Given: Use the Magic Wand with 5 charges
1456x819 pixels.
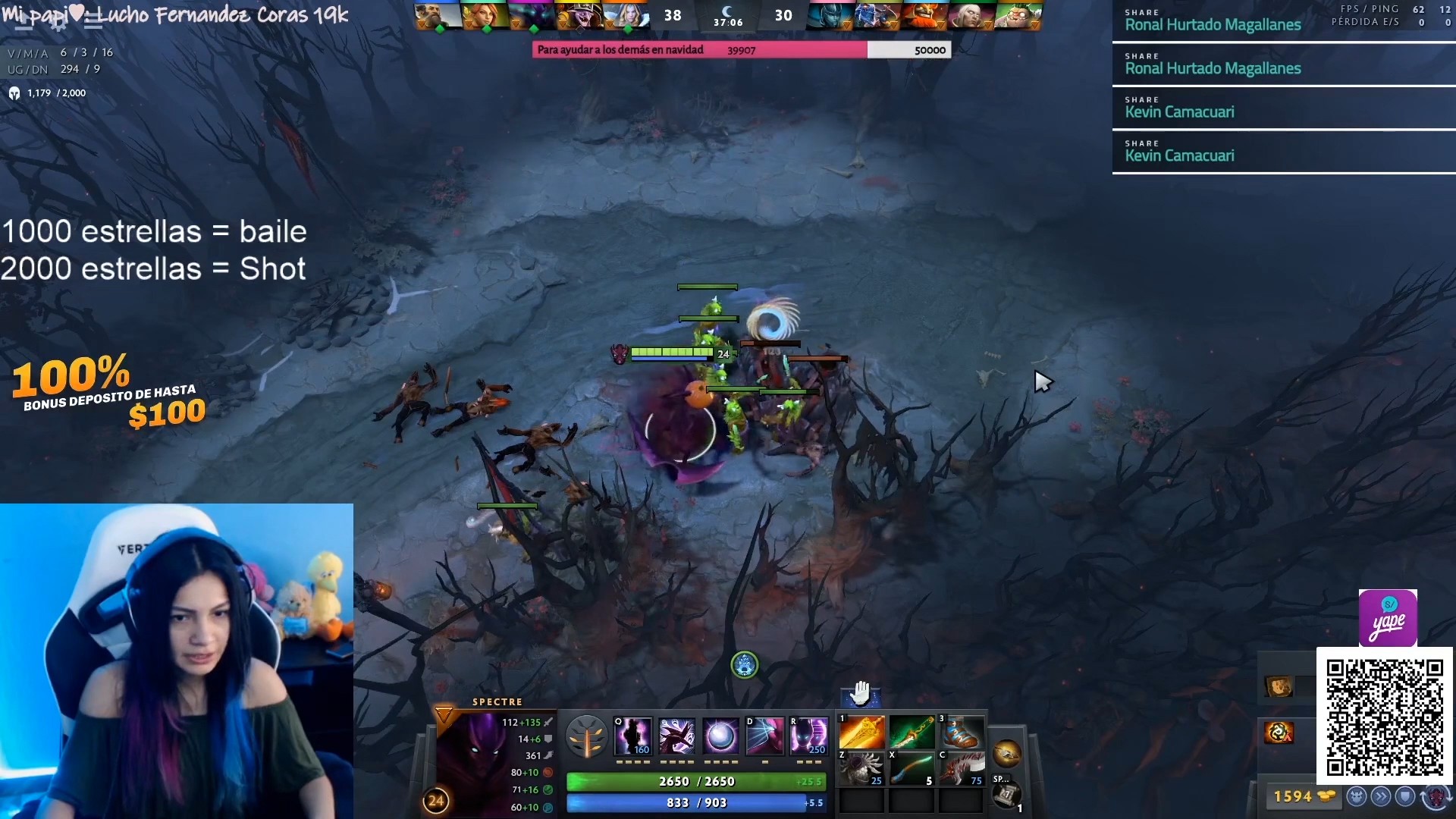Looking at the screenshot, I should coord(912,768).
